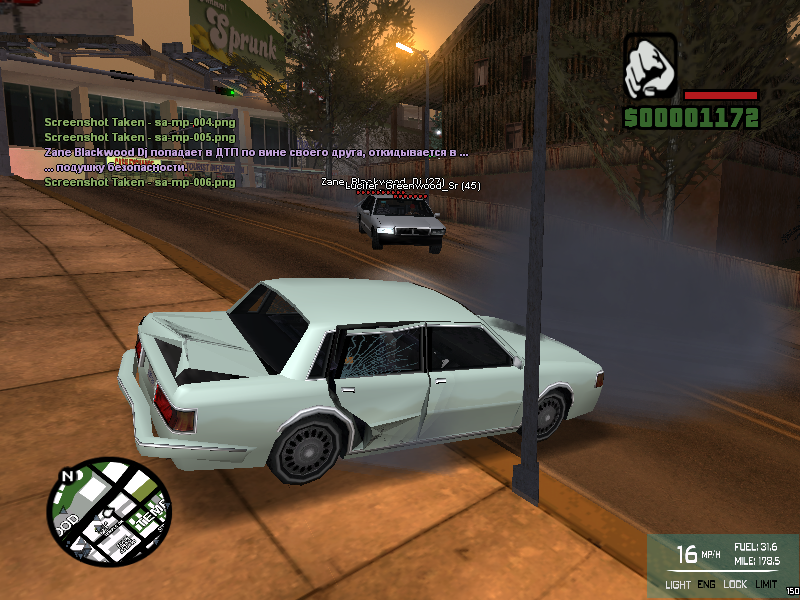Toggle the LIGHT indicator on the speedometer

677,584
